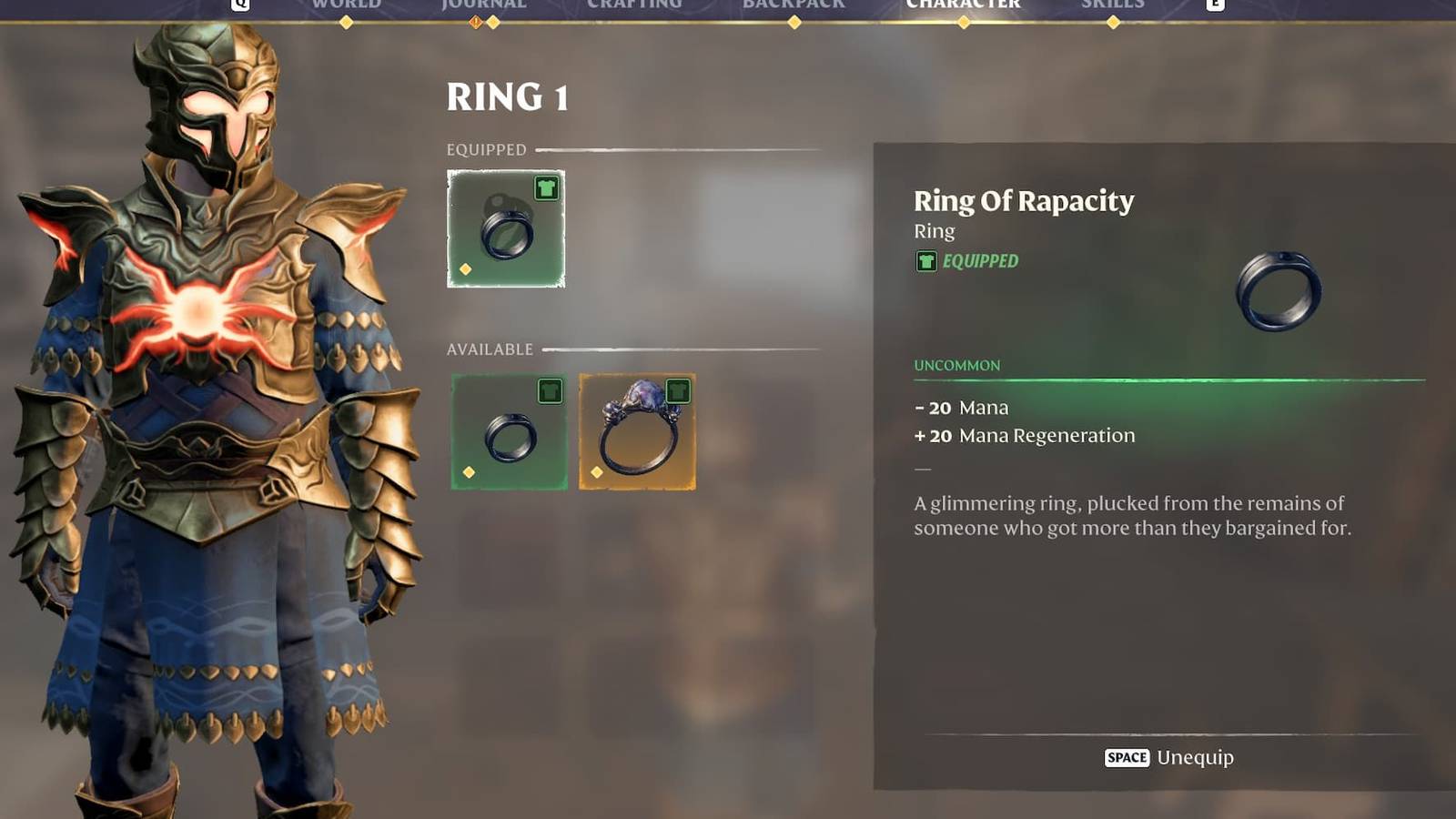The image size is (1456, 819).
Task: Click the rarity diamond on the gemstone ring slot
Action: 598,473
